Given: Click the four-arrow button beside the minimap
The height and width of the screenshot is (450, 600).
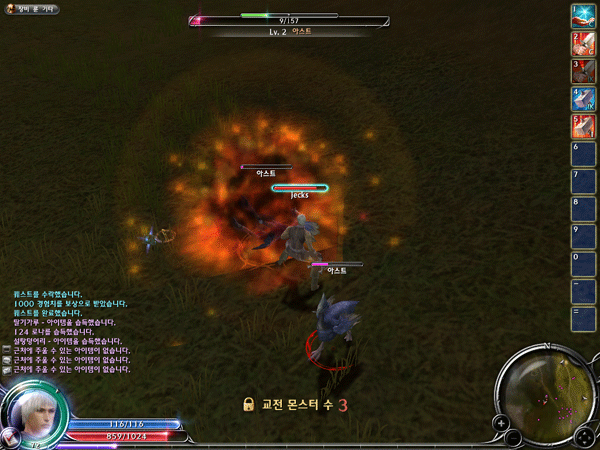Looking at the screenshot, I should [584, 437].
